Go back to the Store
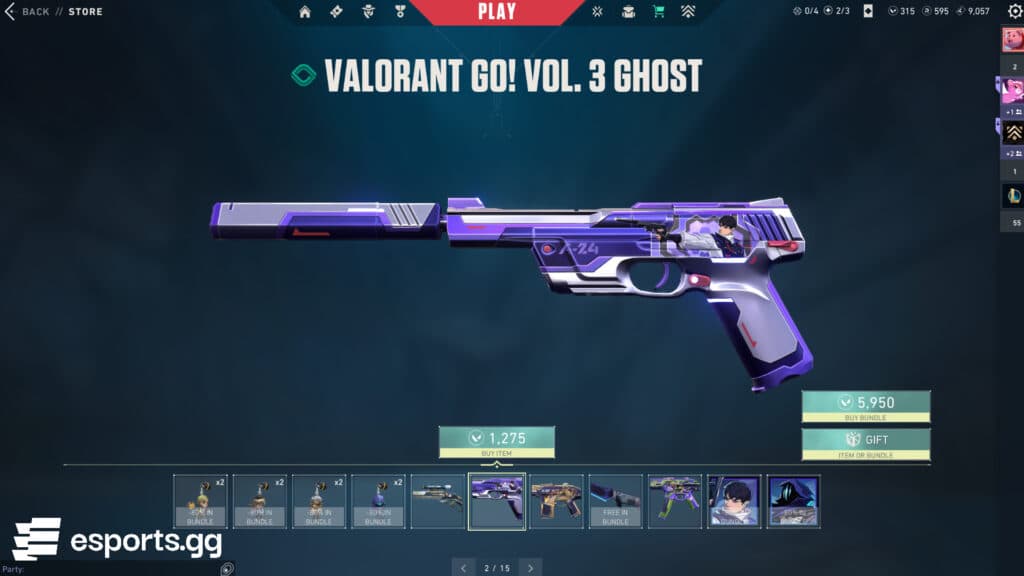 tap(28, 12)
